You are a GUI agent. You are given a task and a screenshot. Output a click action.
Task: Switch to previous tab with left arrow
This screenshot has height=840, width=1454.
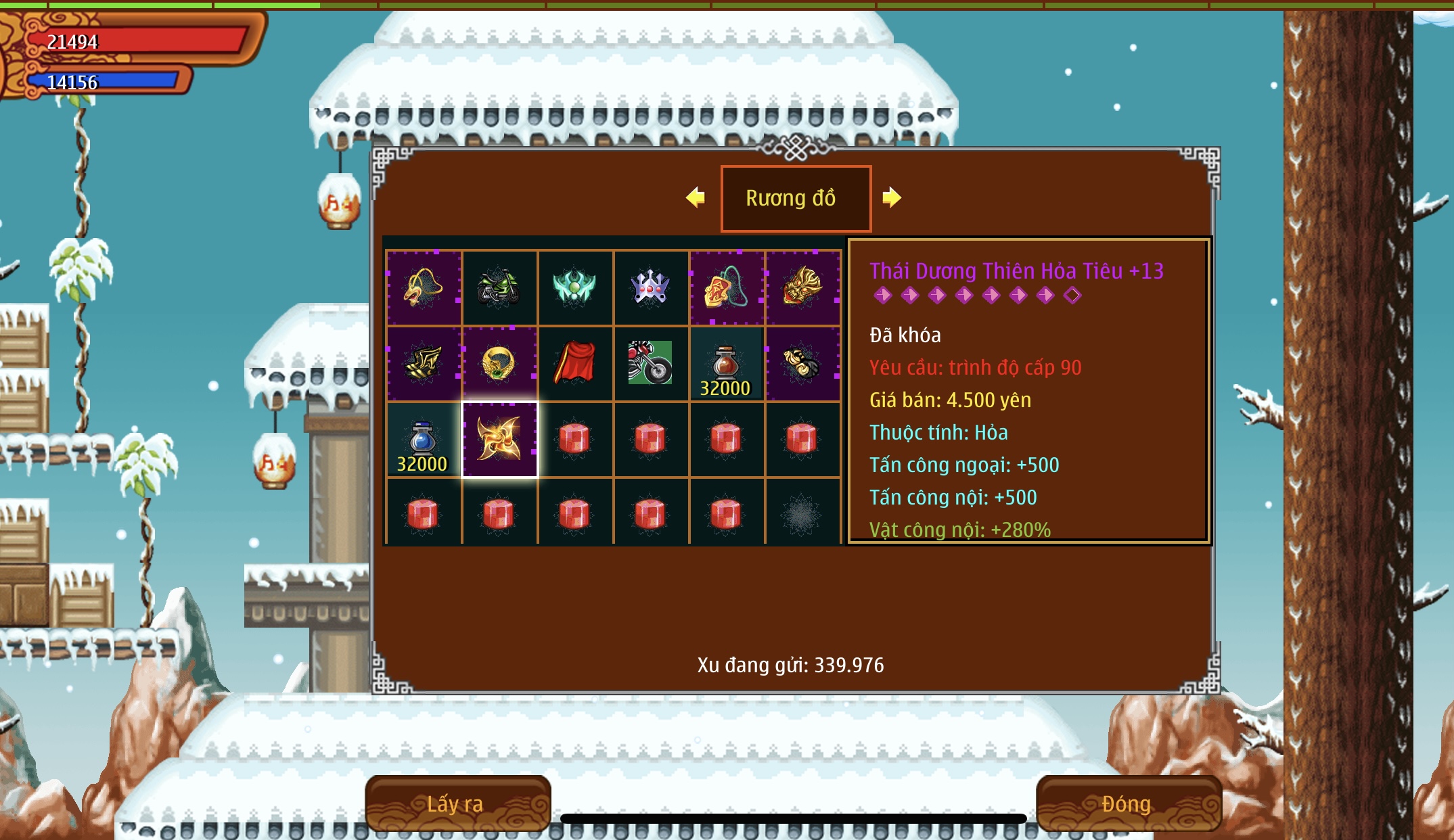696,197
